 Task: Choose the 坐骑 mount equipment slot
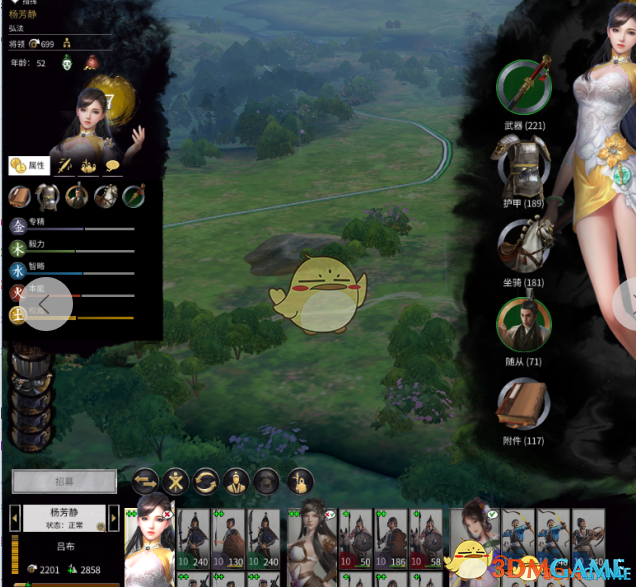tap(524, 245)
